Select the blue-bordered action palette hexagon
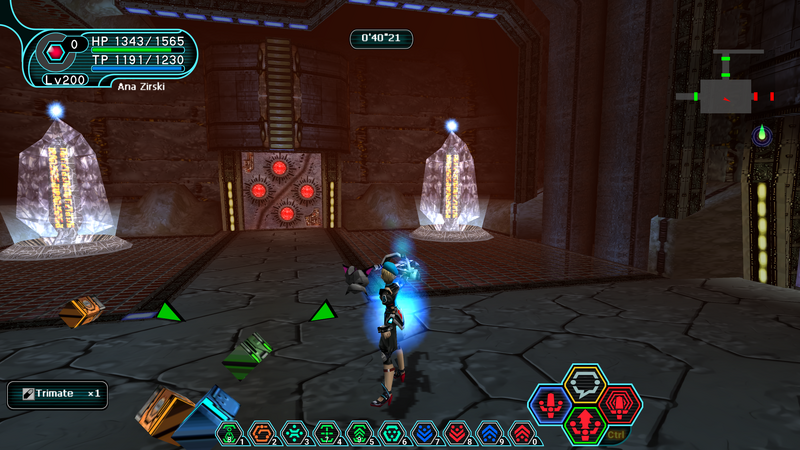800x450 pixels. (x=550, y=405)
